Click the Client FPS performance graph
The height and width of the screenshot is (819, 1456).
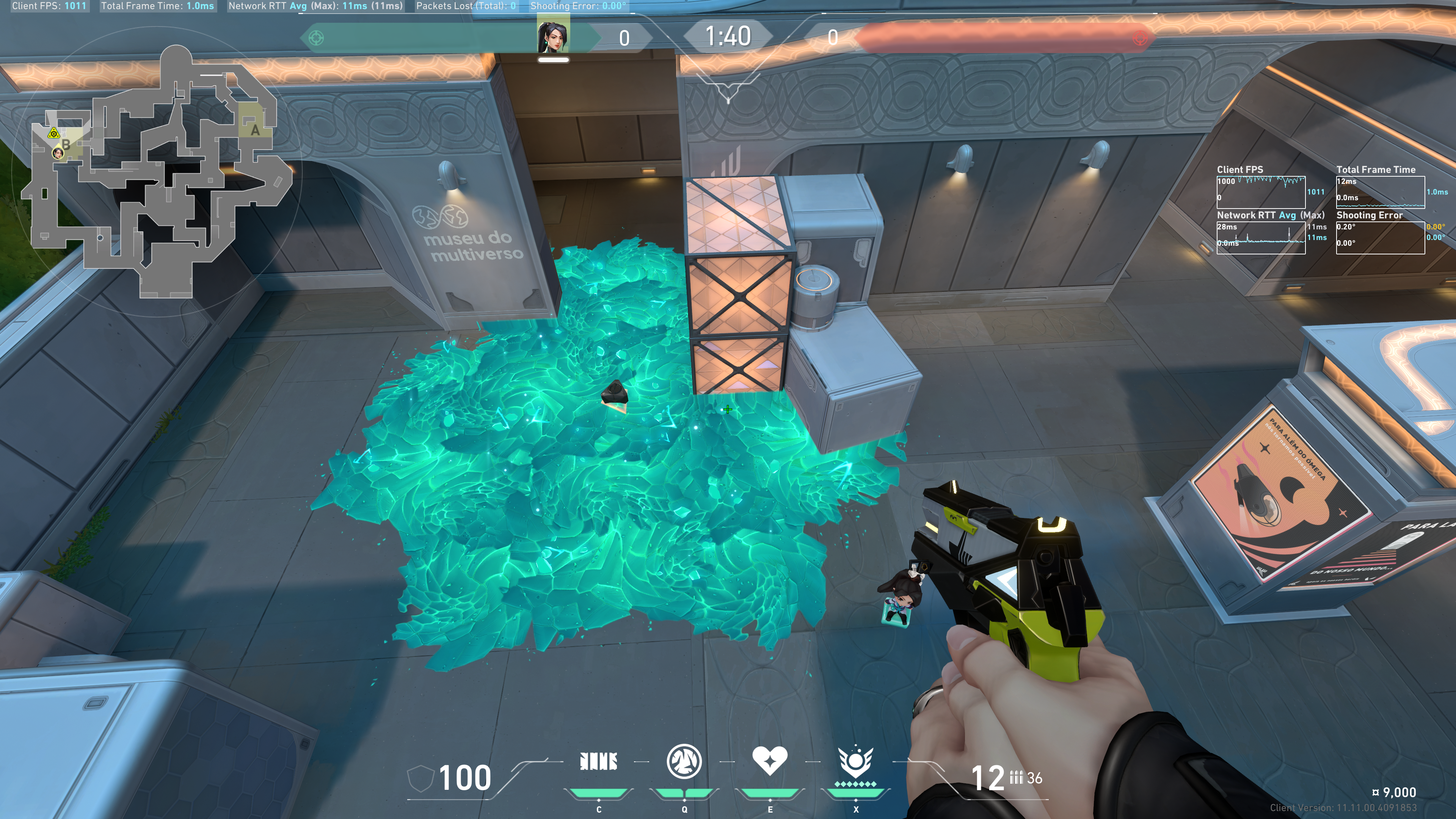(x=1260, y=192)
